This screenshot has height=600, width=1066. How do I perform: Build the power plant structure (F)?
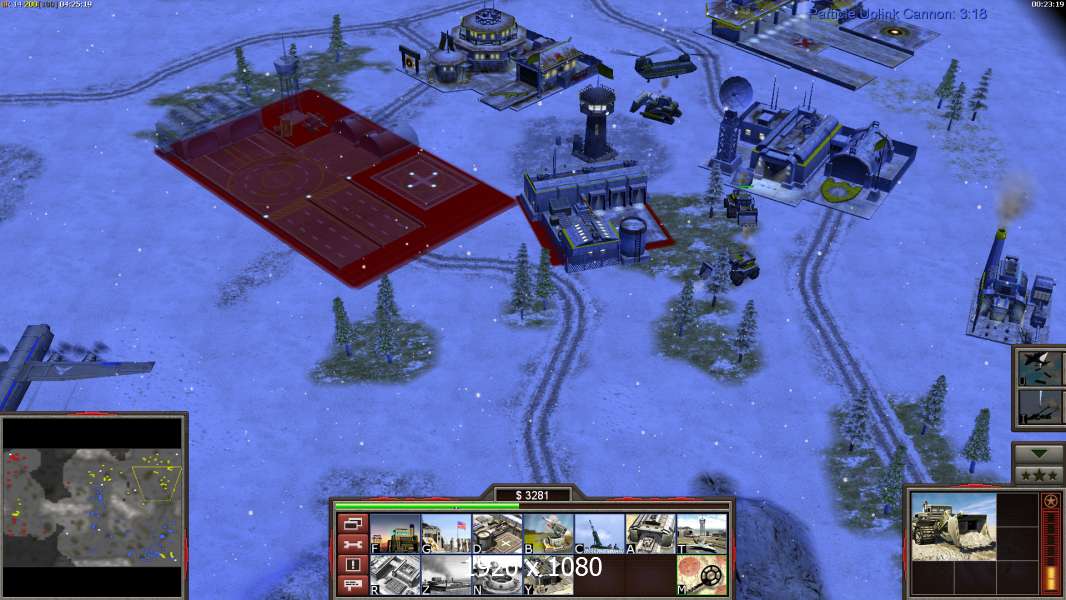tap(394, 534)
